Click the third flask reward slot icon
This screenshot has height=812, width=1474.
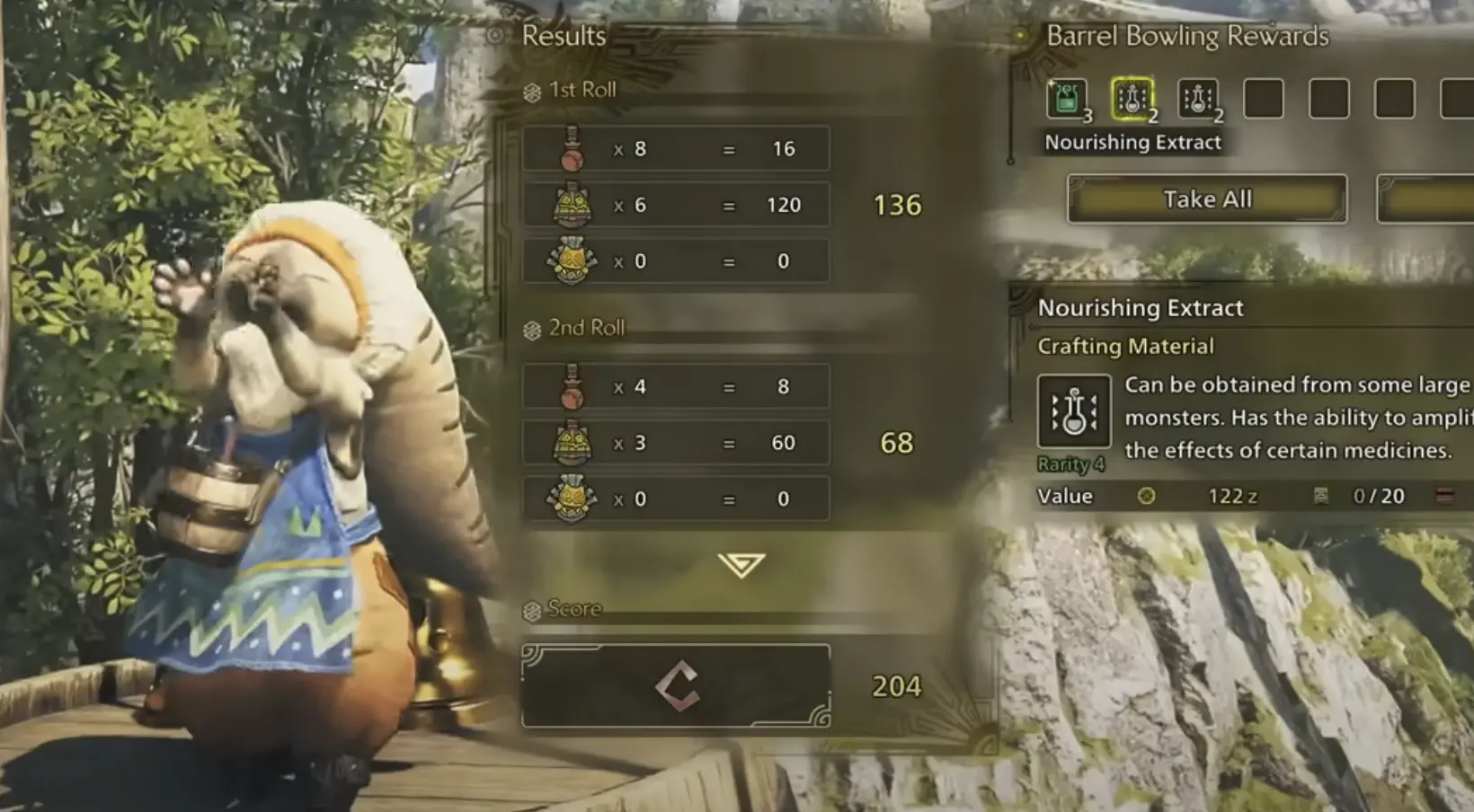click(x=1196, y=100)
